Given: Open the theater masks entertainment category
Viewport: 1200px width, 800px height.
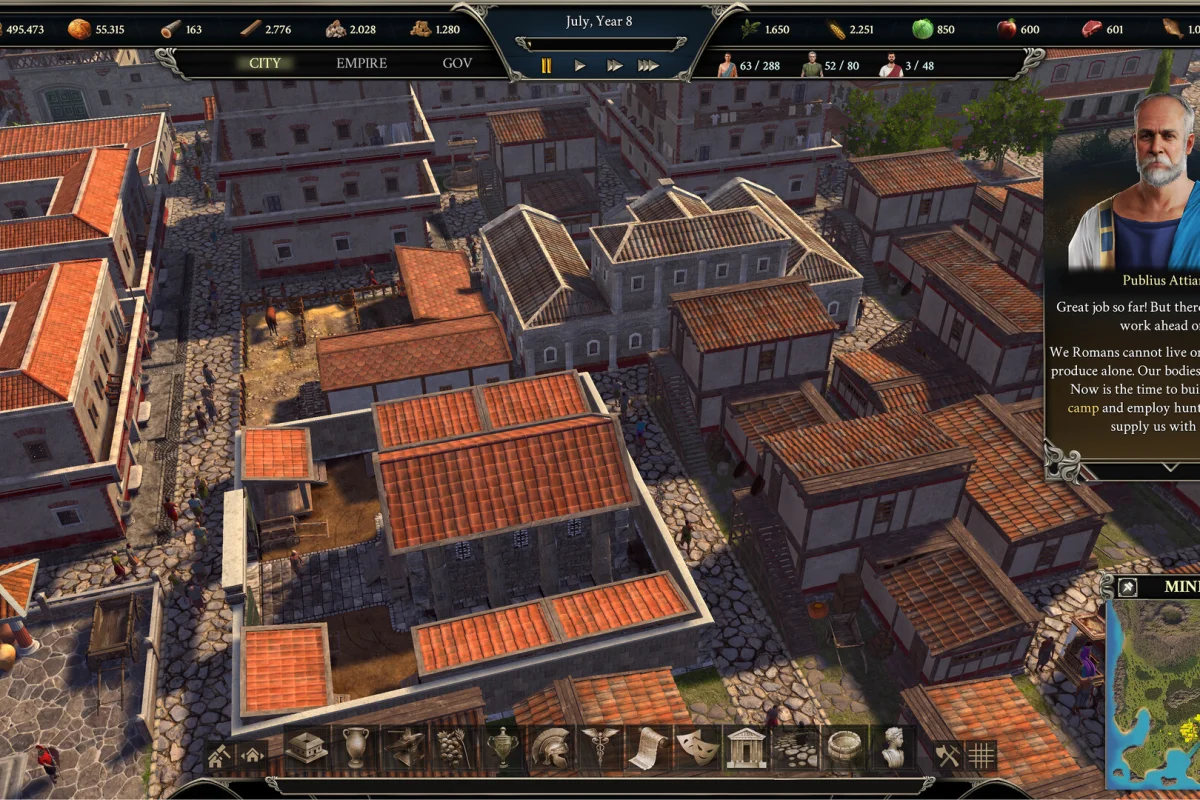Looking at the screenshot, I should click(696, 747).
